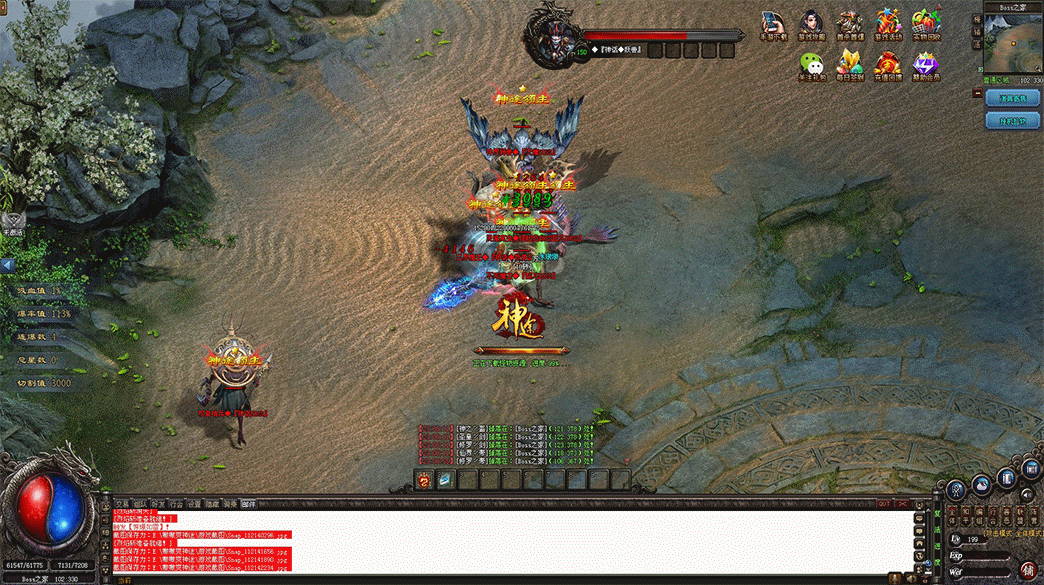Click the green WeChat gift icon
This screenshot has height=585, width=1044.
pos(811,65)
